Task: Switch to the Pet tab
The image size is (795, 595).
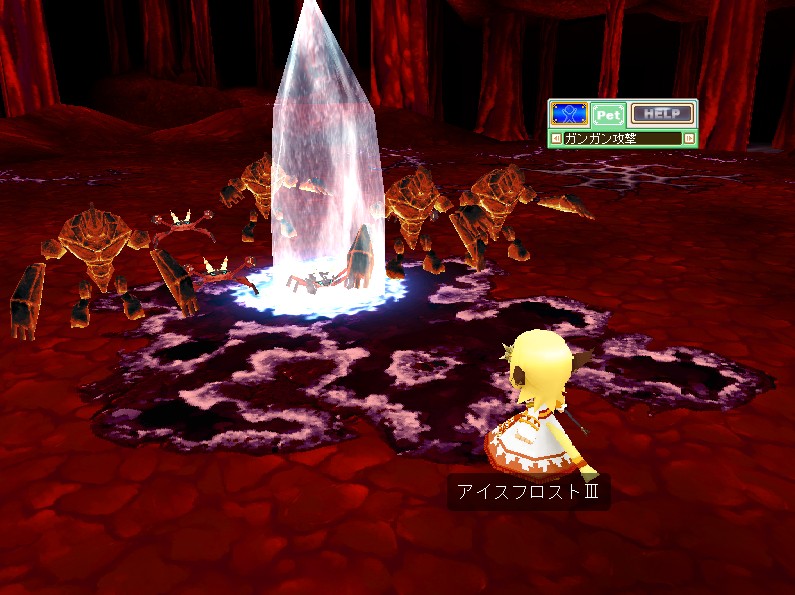Action: tap(607, 114)
